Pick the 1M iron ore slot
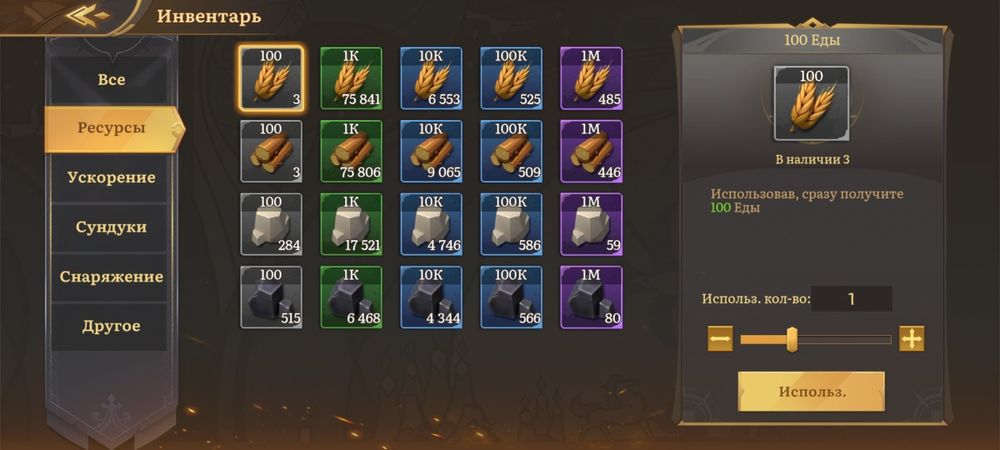 (591, 297)
